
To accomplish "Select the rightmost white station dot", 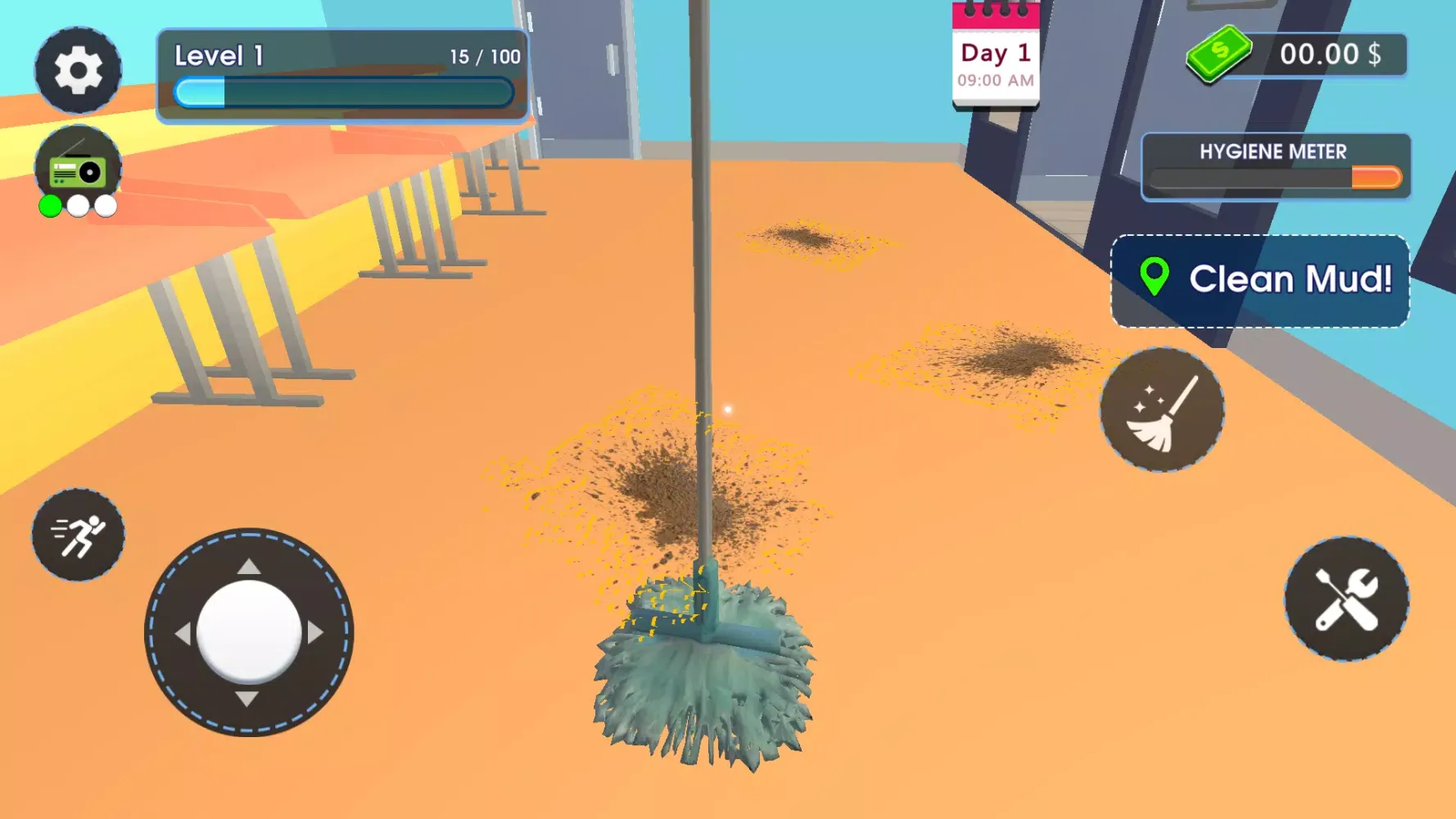I will pos(105,207).
